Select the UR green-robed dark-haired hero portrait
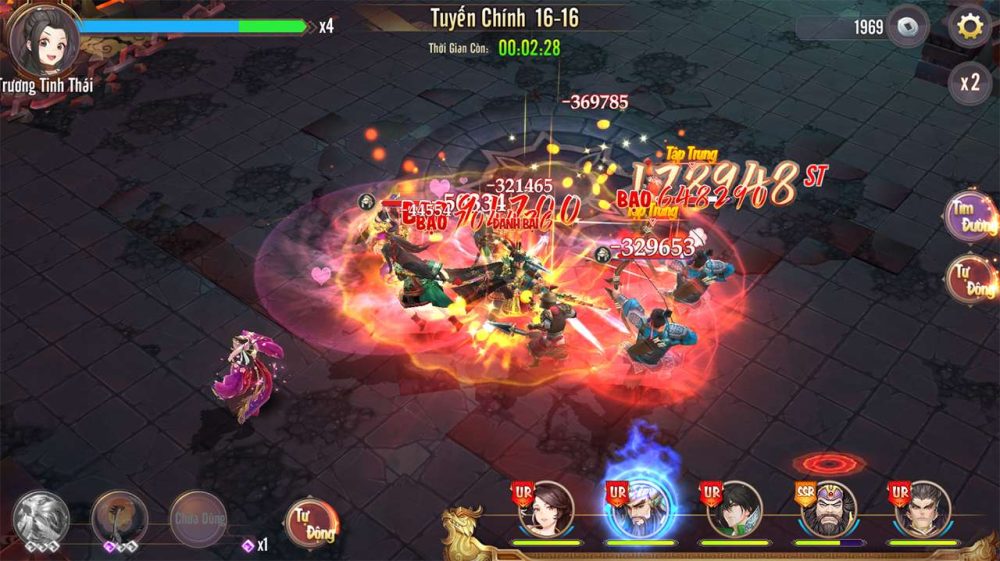 [x=734, y=509]
